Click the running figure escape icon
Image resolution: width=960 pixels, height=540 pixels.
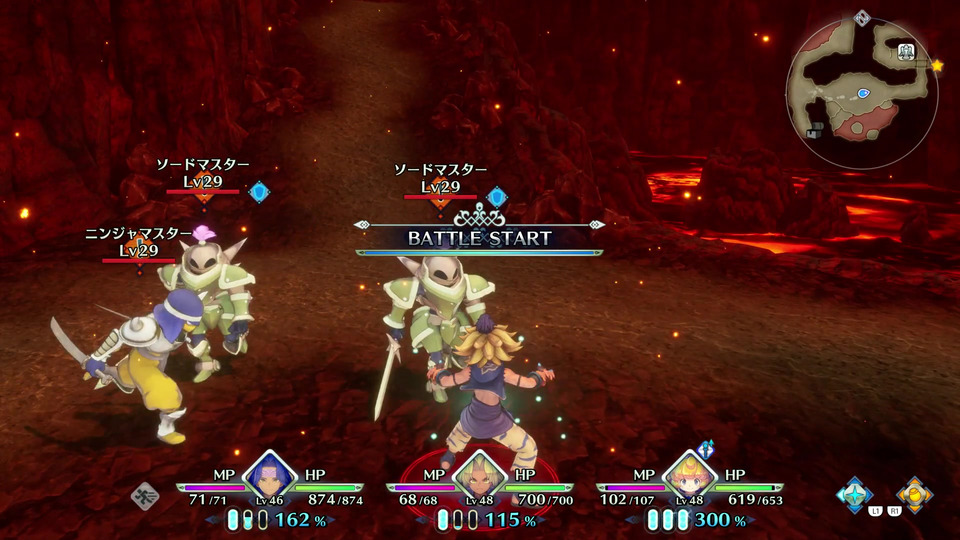[x=145, y=495]
